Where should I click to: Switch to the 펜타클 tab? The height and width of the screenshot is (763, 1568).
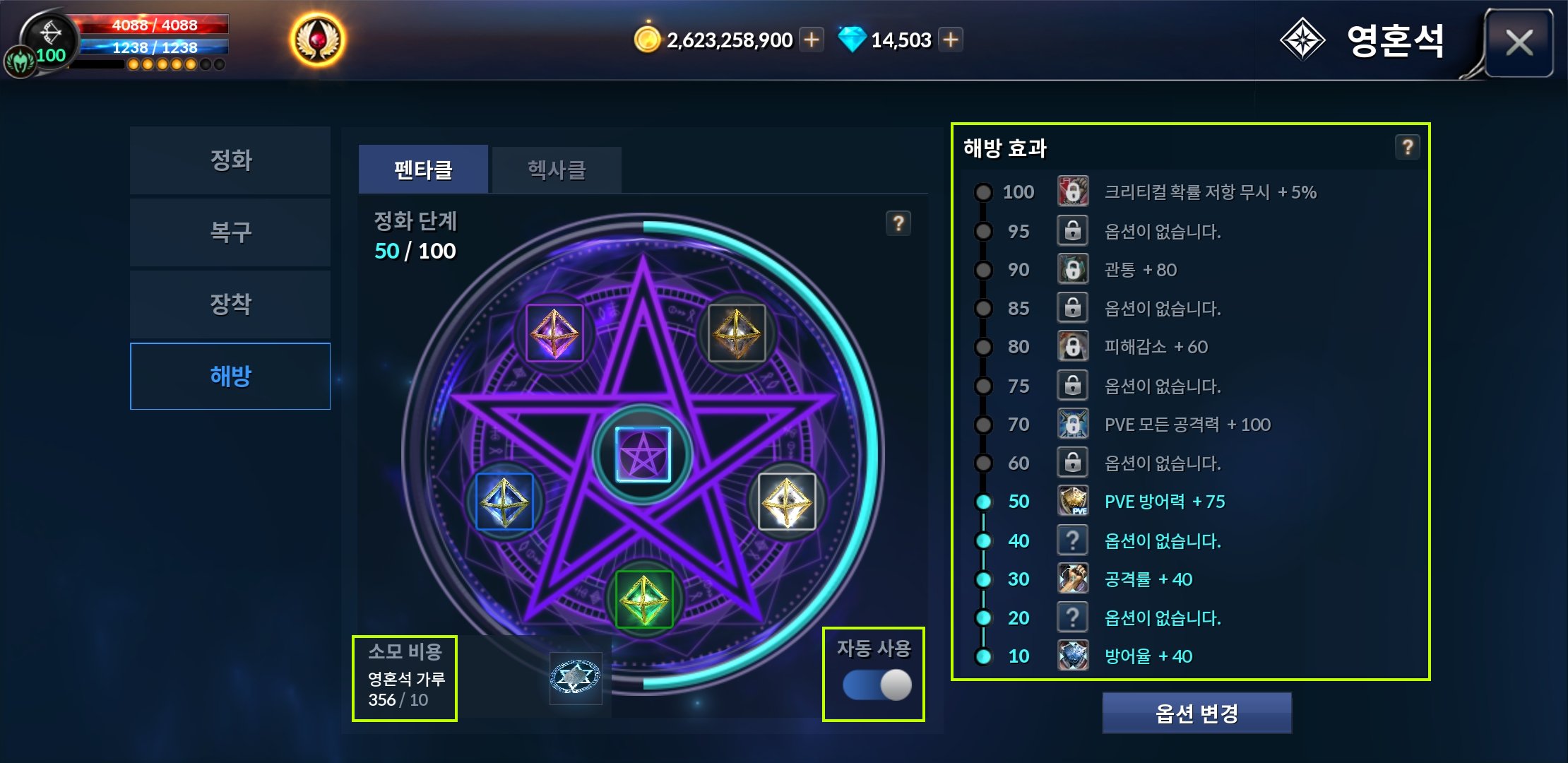click(423, 170)
